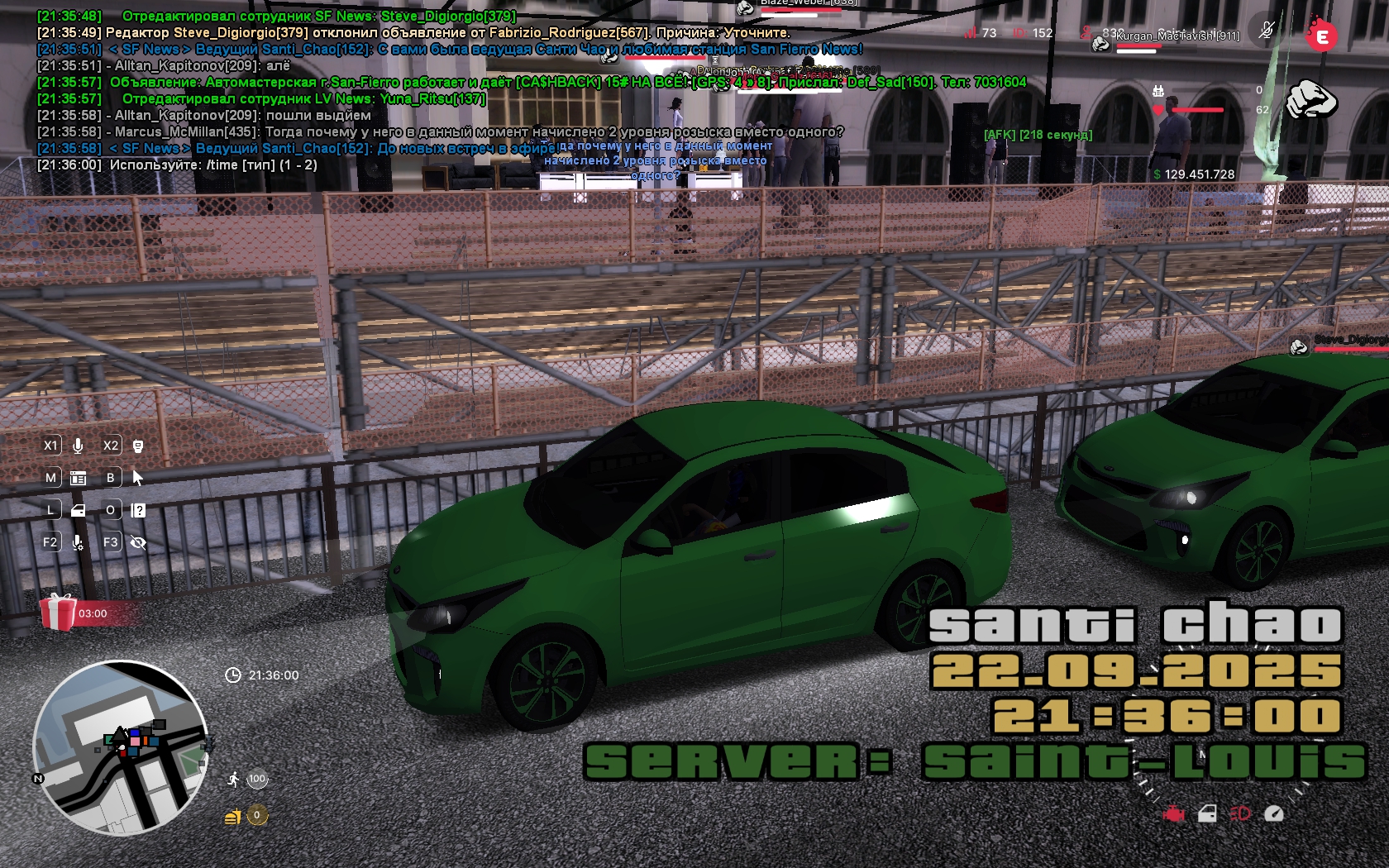The image size is (1389, 868).
Task: Hide the HUD with the crossed-eye icon
Action: 138,542
